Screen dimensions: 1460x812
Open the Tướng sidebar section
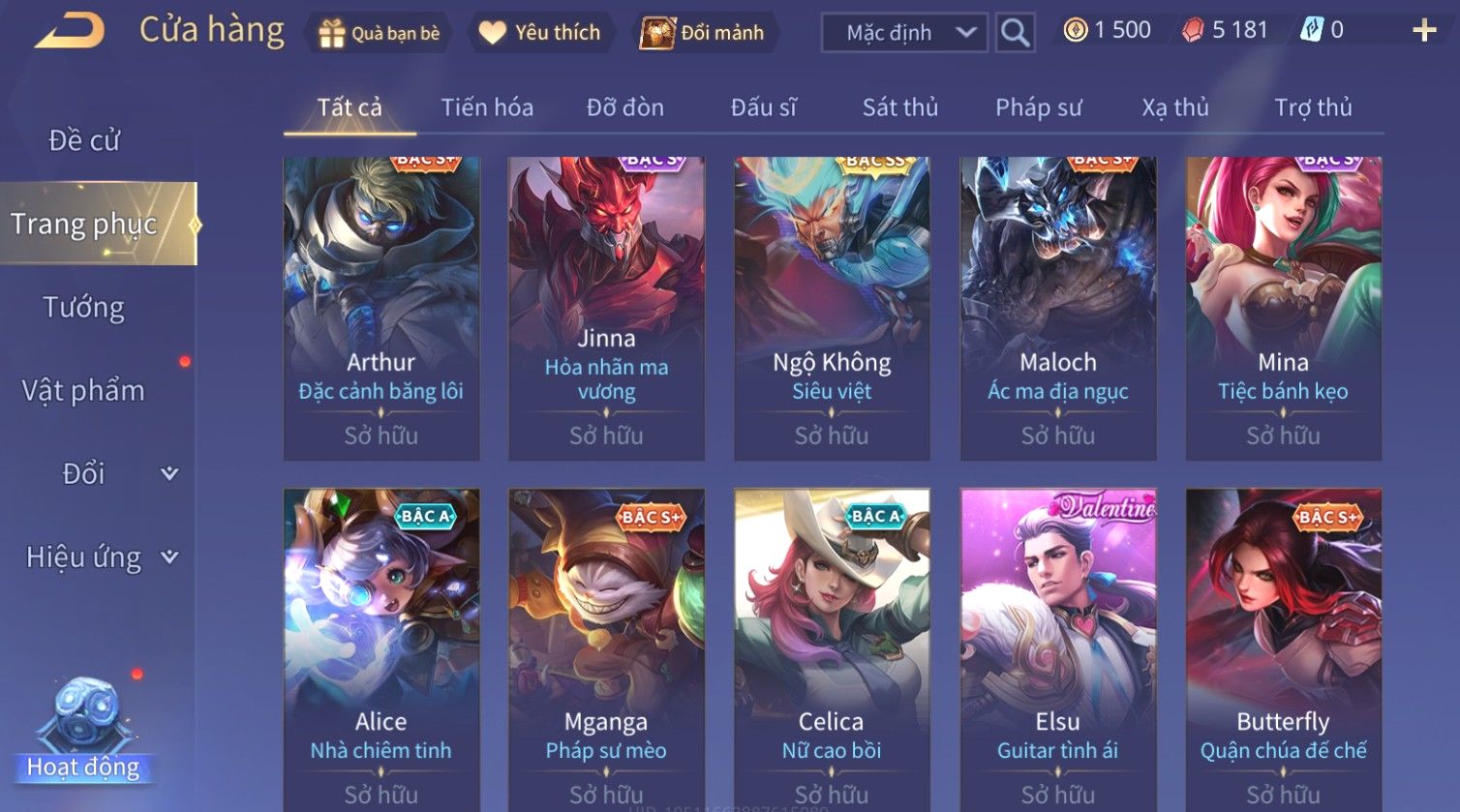[x=84, y=308]
